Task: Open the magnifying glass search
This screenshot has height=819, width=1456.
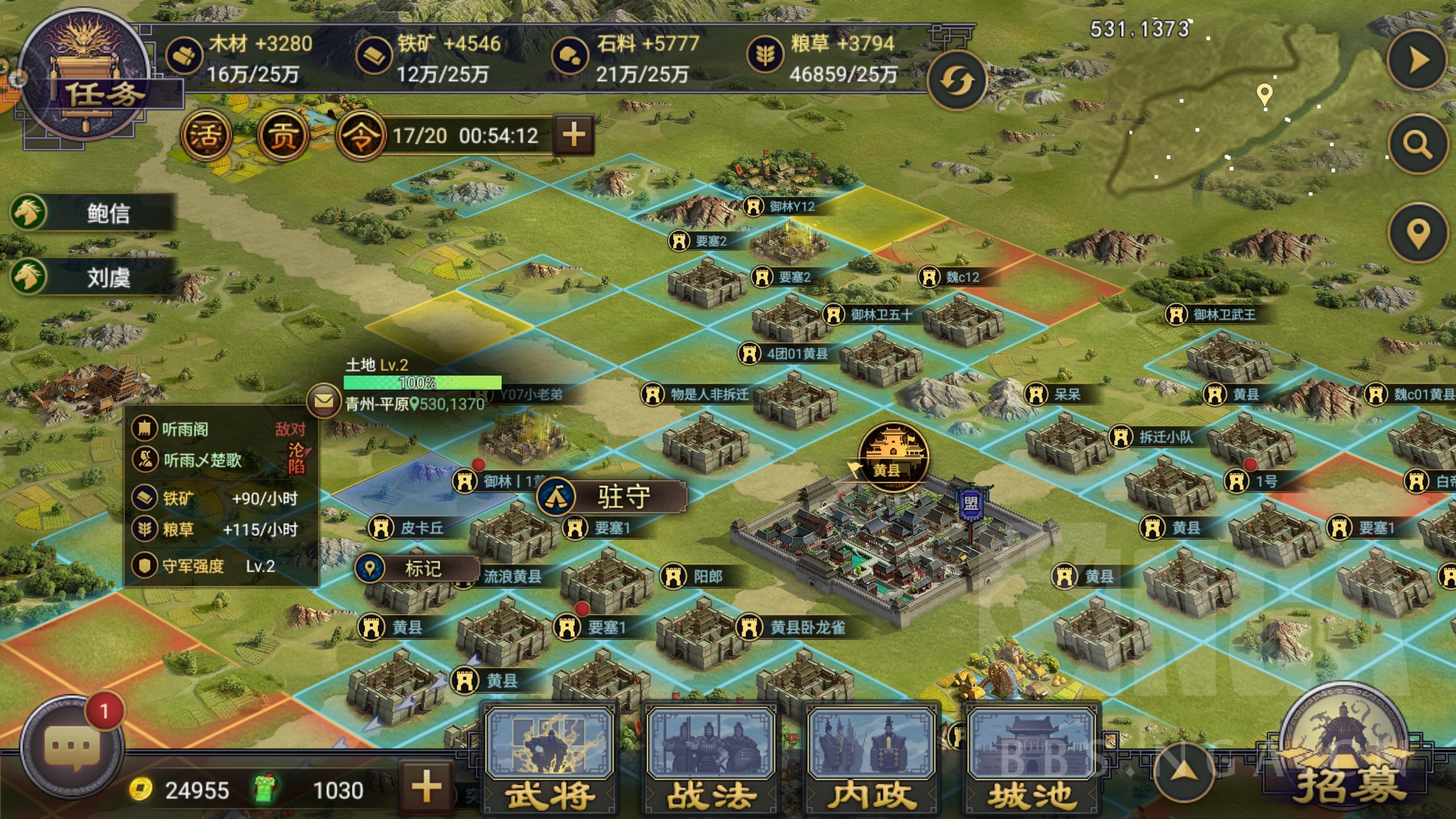Action: [1417, 144]
